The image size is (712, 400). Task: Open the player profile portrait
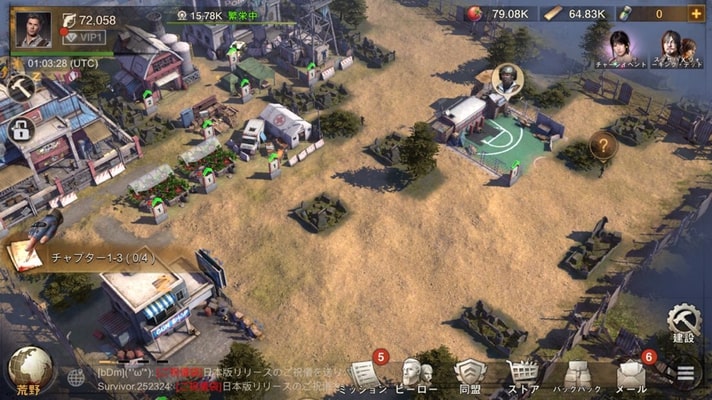click(34, 29)
